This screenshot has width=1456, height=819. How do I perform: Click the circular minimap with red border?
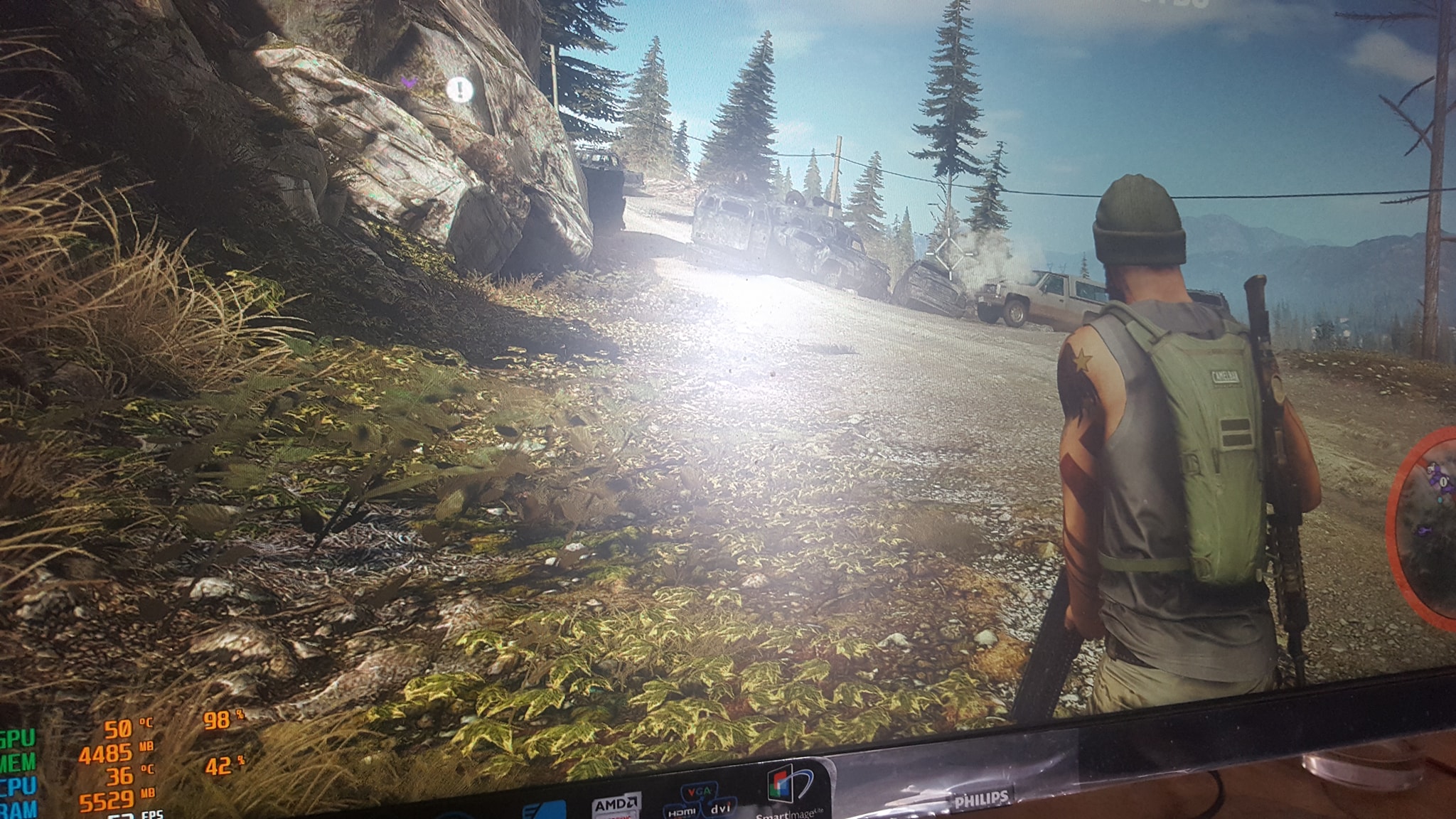tap(1423, 525)
